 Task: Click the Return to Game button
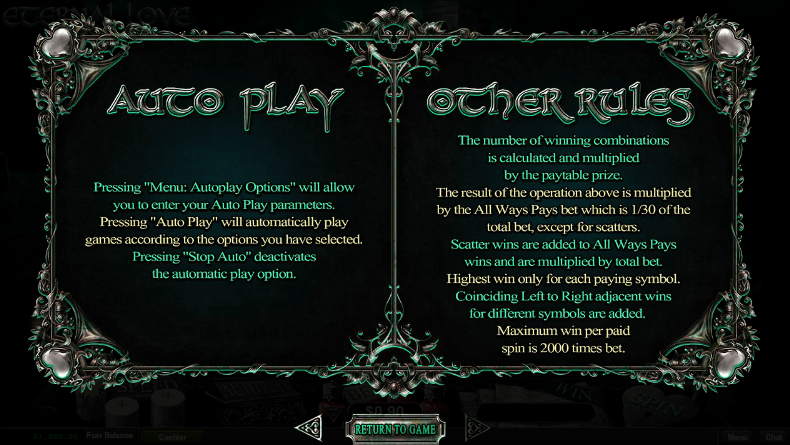point(395,429)
